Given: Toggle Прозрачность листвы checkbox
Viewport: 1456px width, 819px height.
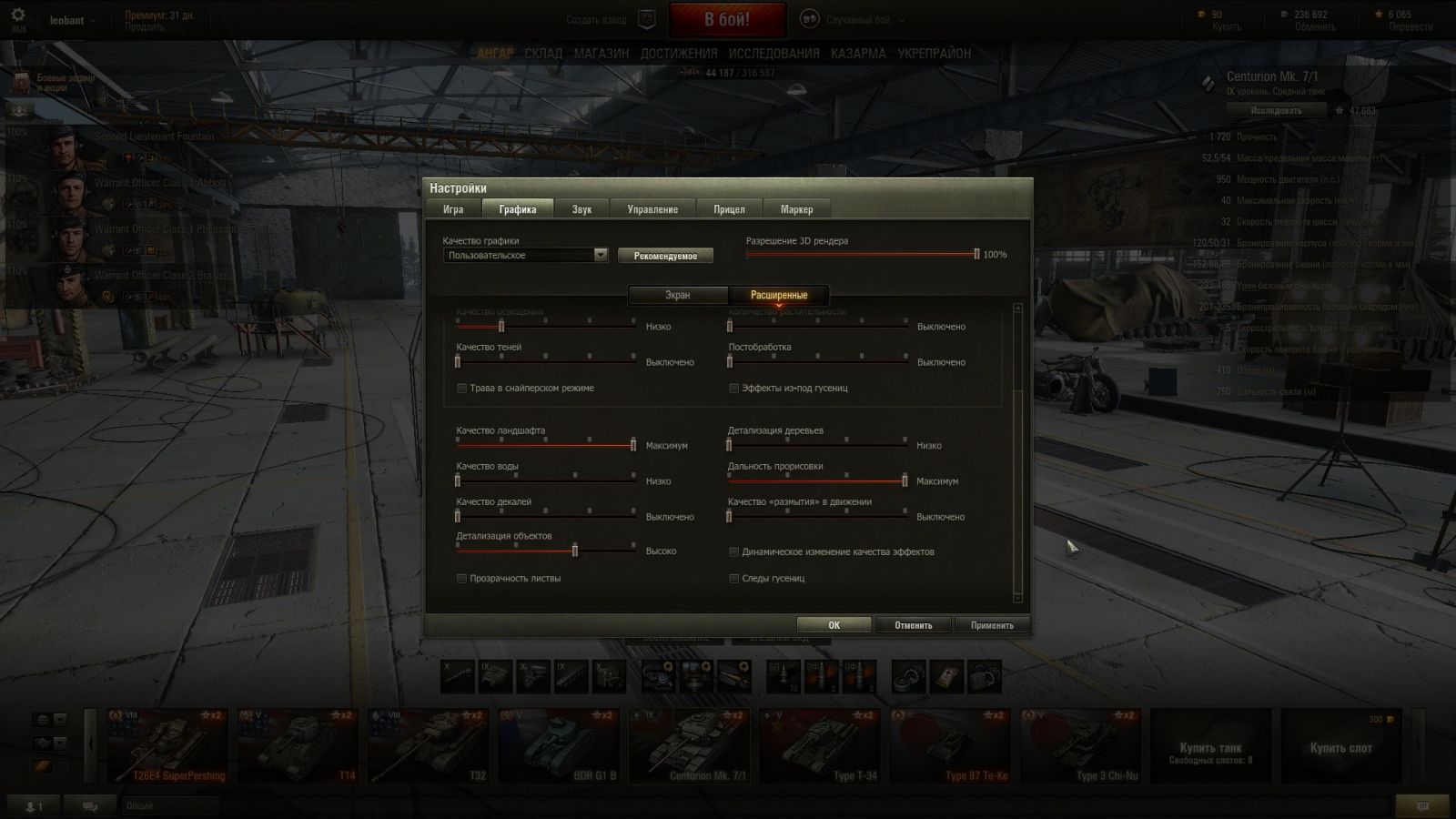Looking at the screenshot, I should click(462, 579).
